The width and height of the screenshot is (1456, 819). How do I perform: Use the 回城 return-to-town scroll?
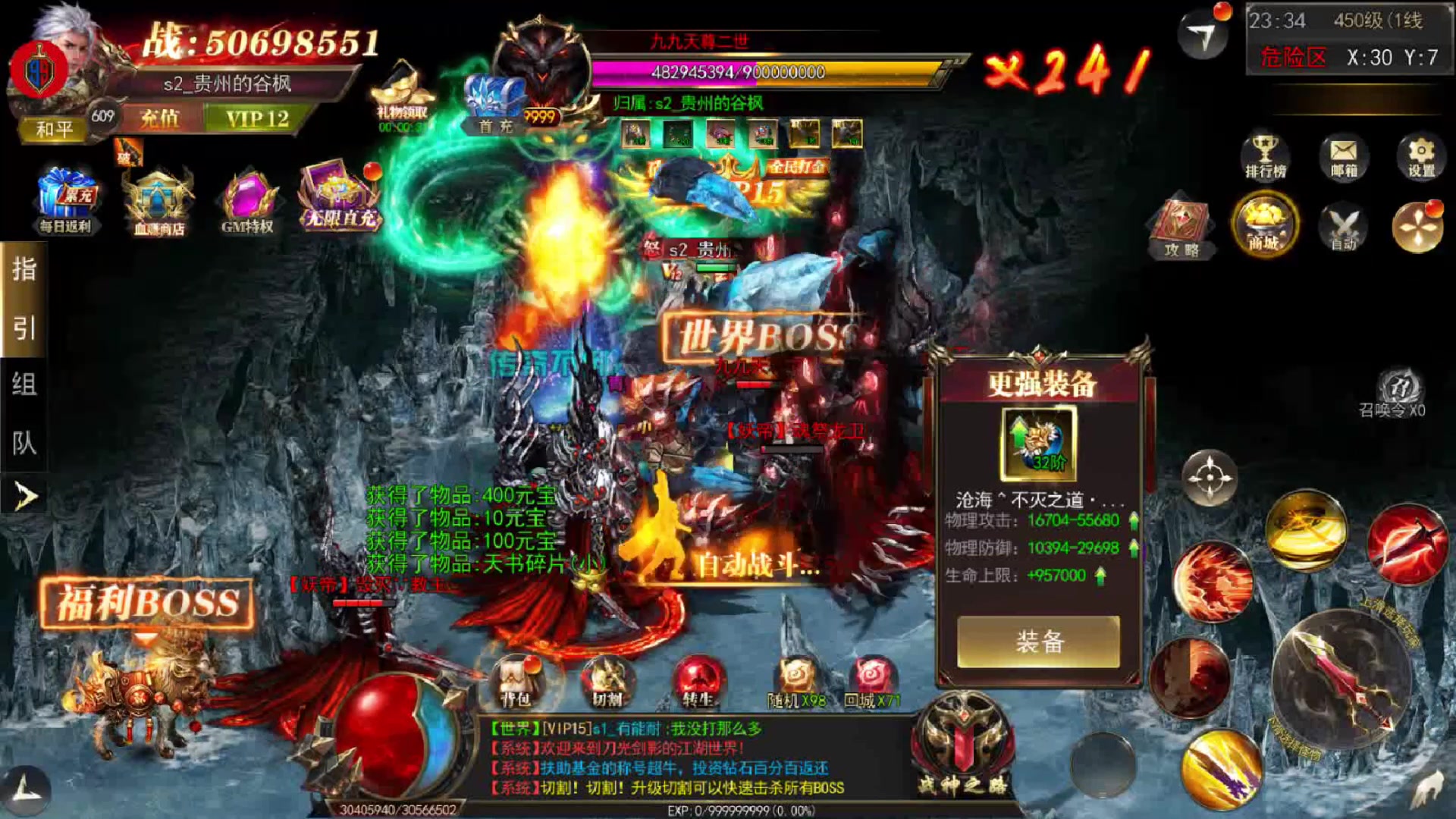point(872,682)
